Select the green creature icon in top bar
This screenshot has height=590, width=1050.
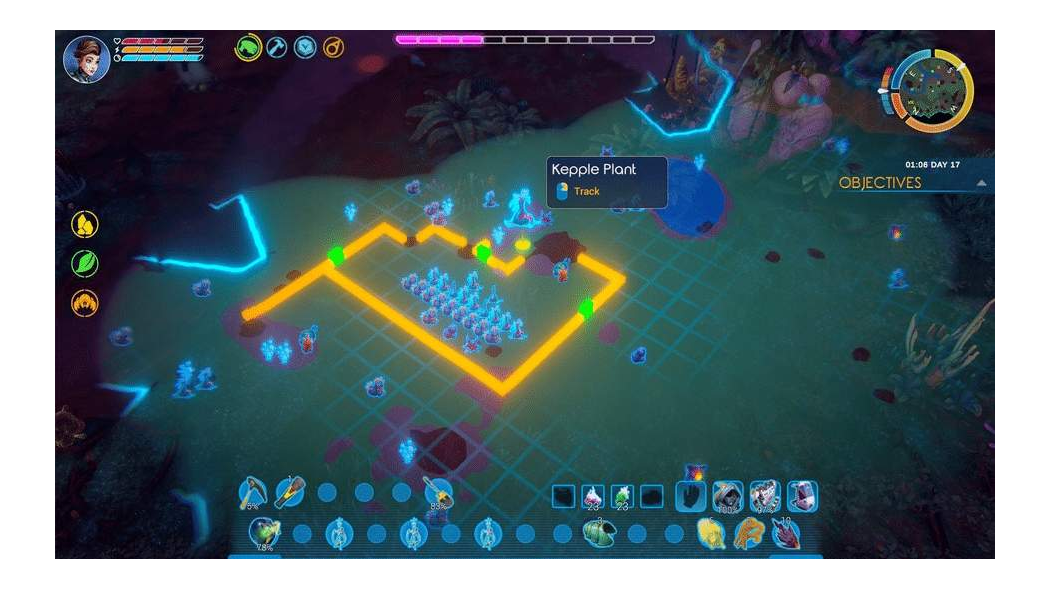[x=247, y=47]
